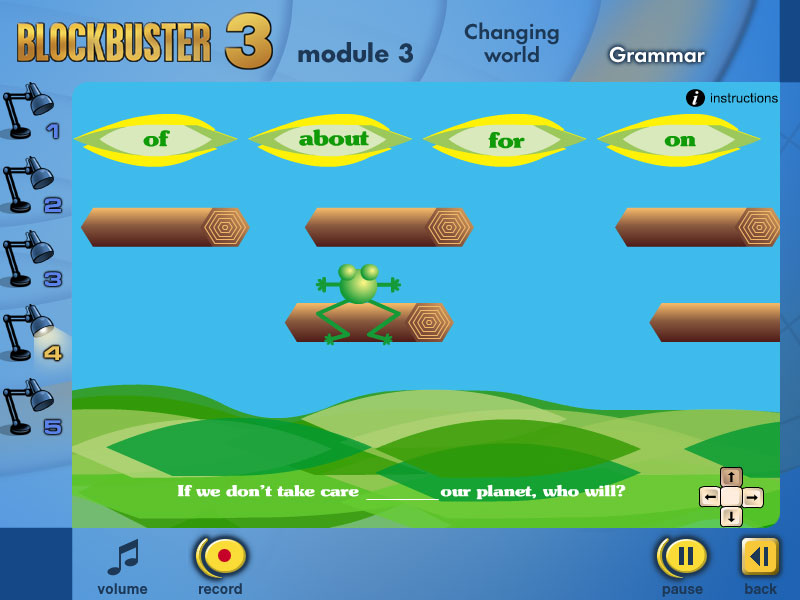Go to exercise lamp number 2

31,189
